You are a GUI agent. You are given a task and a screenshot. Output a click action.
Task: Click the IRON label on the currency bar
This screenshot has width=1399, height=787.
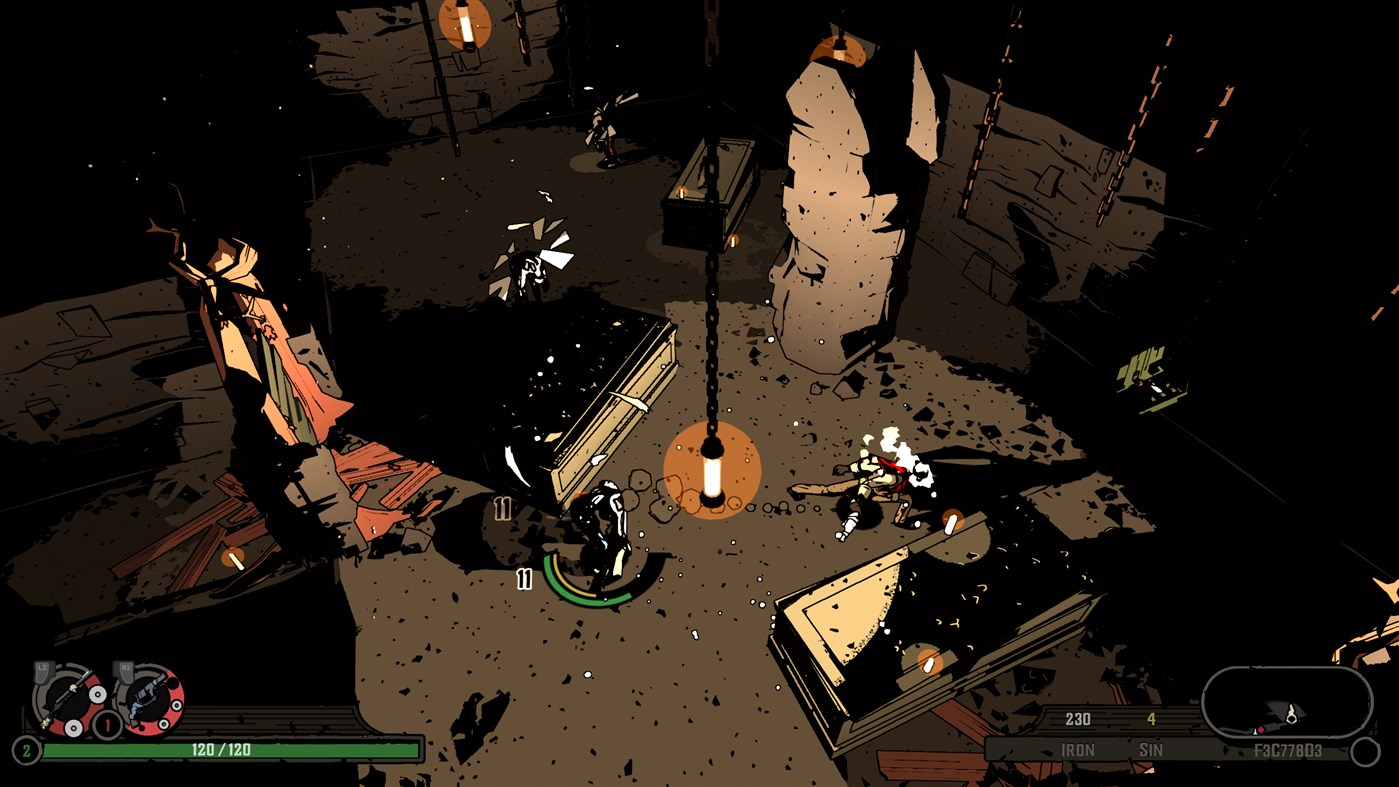click(x=1079, y=749)
